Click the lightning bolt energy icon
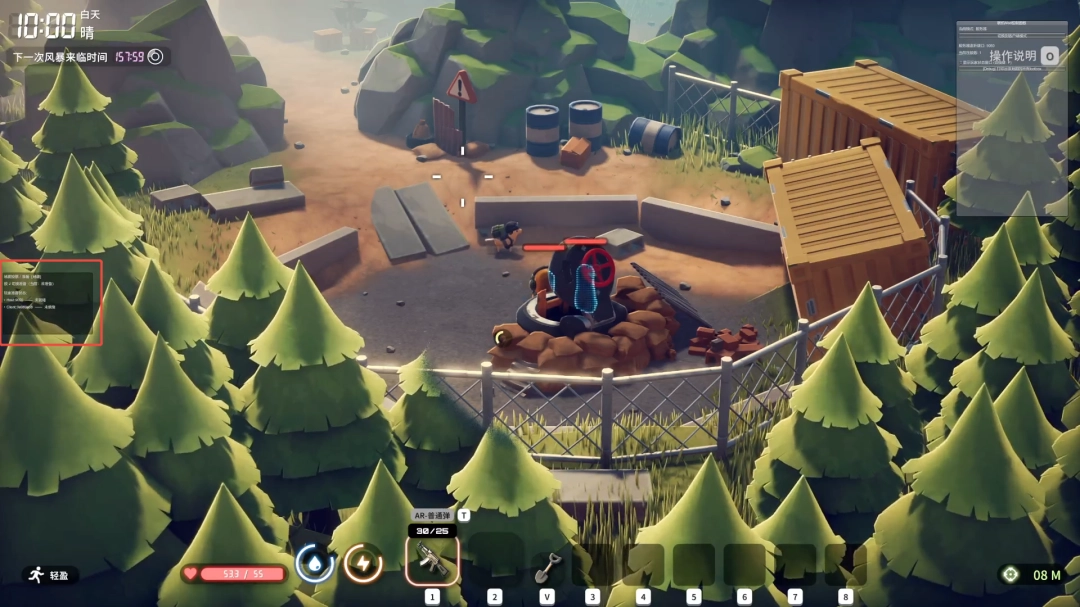 363,564
